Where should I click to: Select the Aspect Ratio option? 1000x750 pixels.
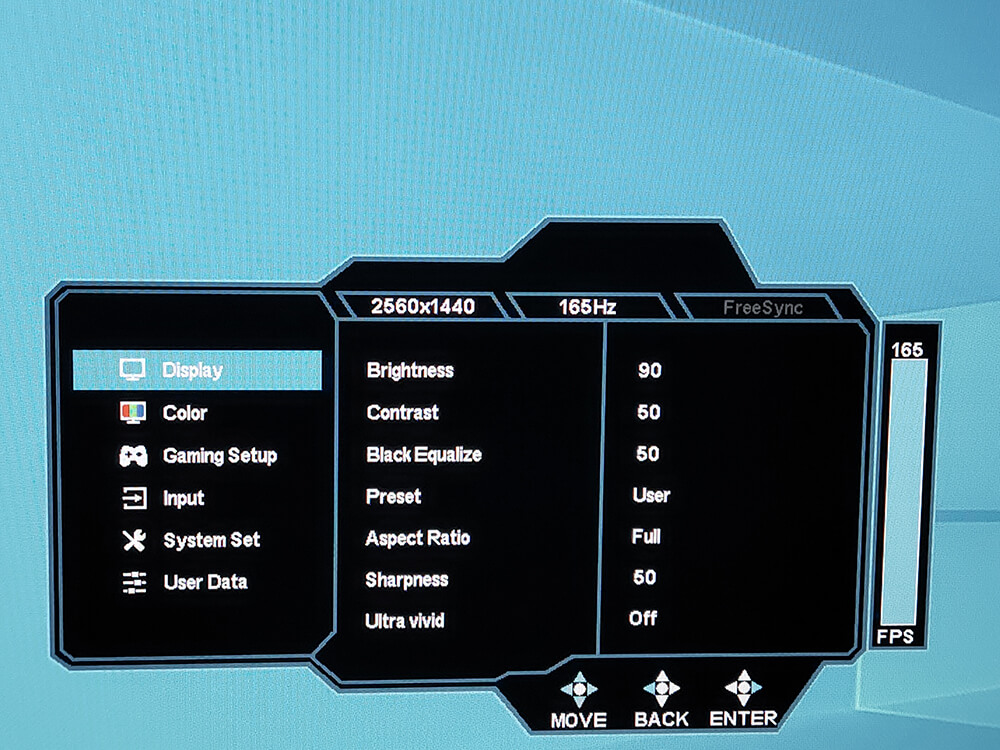[418, 538]
